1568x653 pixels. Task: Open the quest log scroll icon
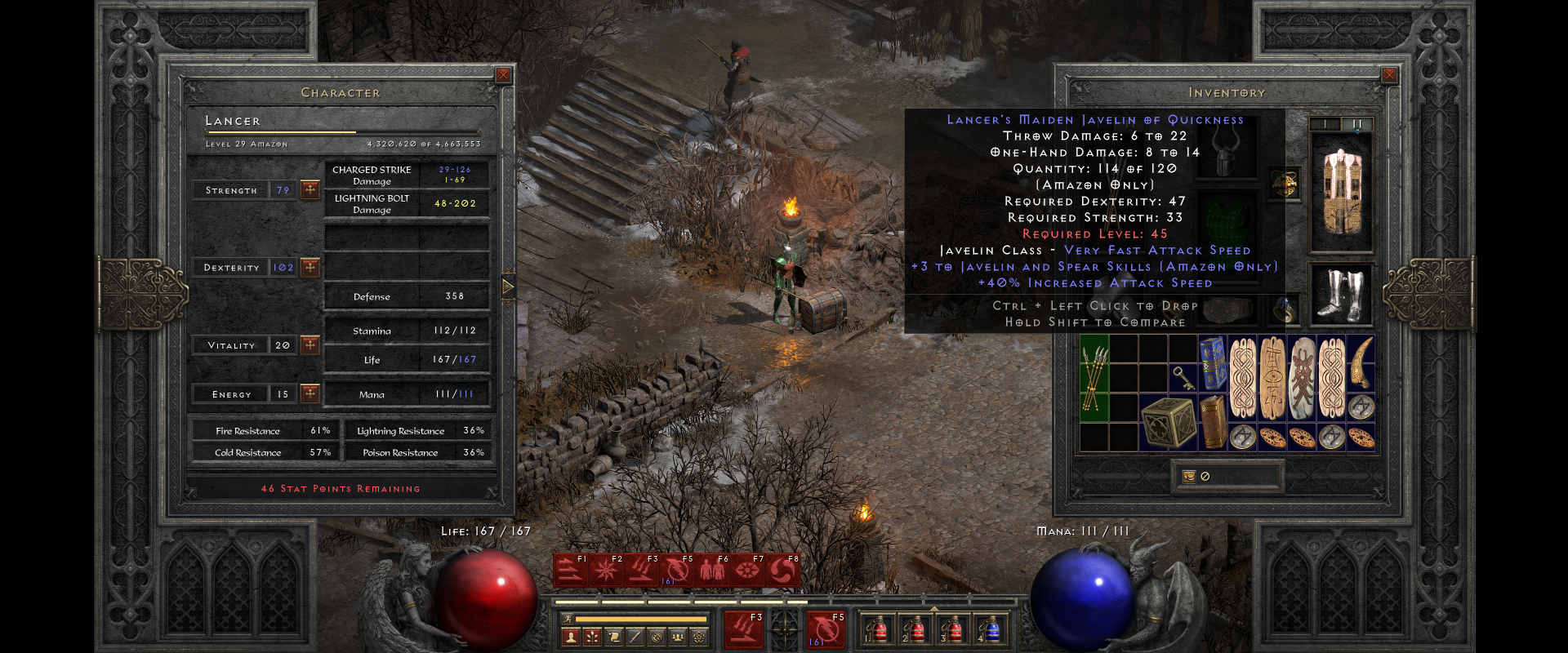pos(614,636)
